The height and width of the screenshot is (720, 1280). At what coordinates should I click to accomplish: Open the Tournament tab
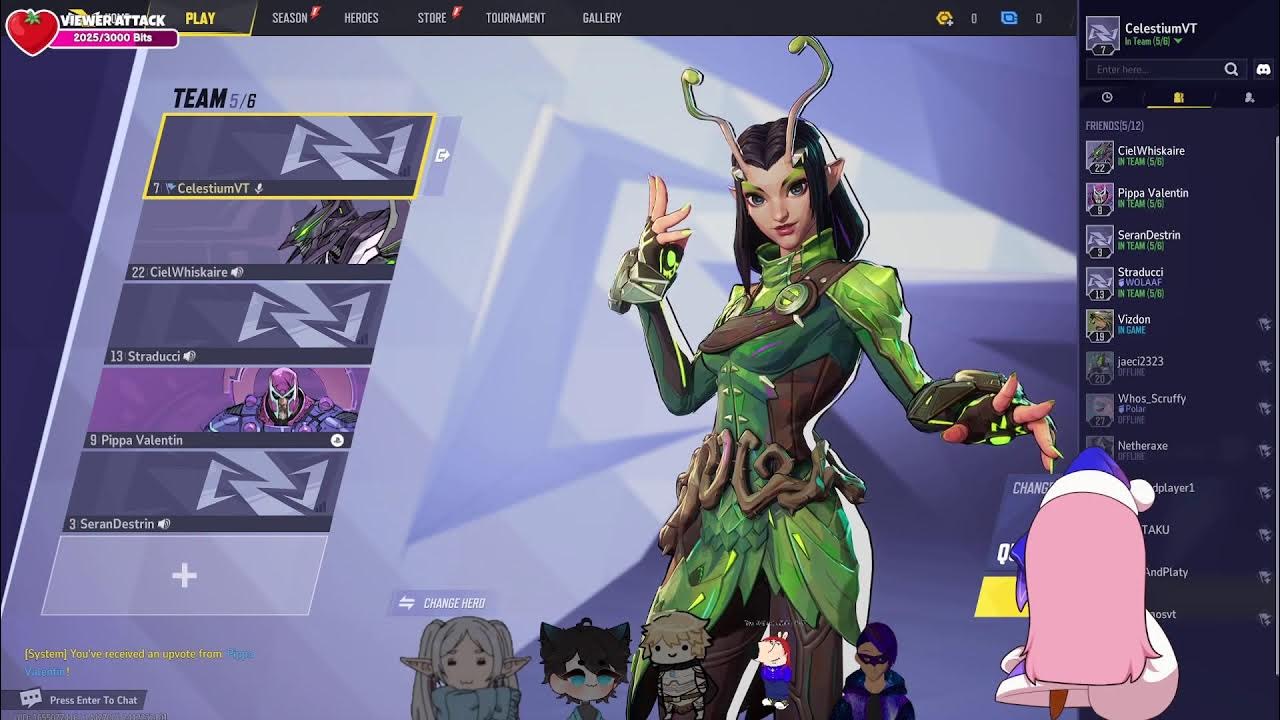click(515, 18)
